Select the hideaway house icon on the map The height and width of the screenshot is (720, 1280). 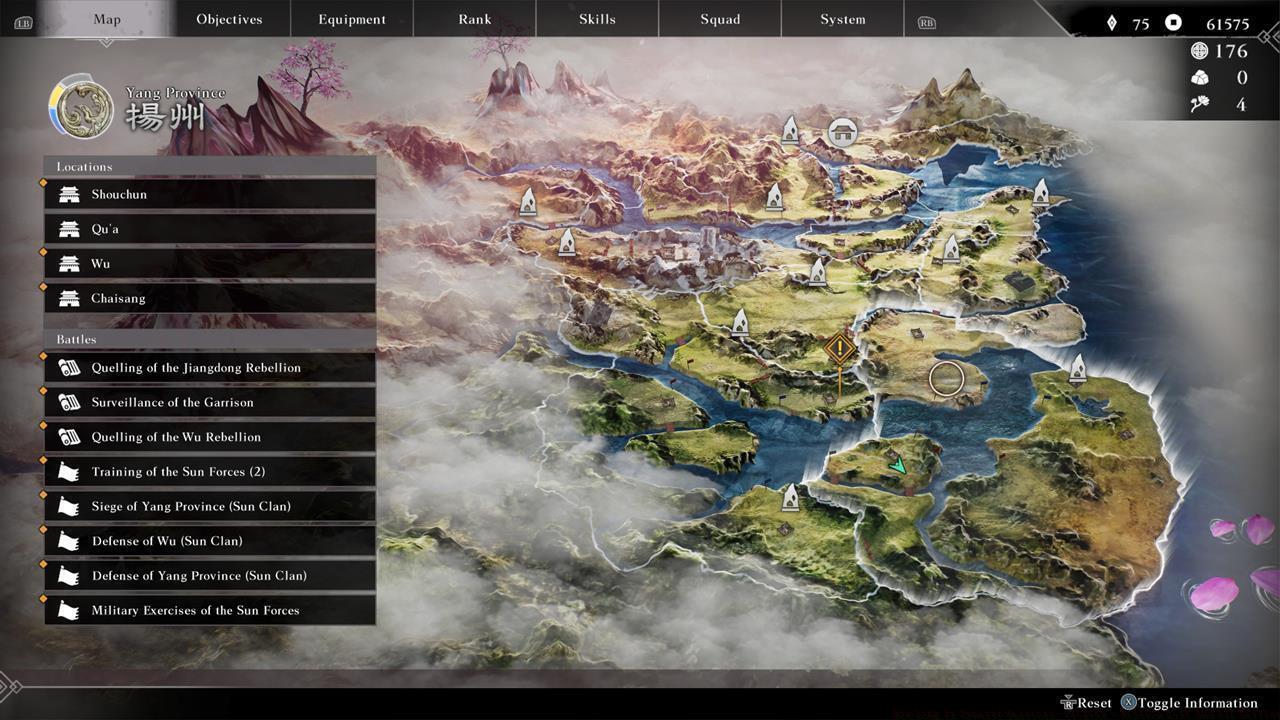841,131
